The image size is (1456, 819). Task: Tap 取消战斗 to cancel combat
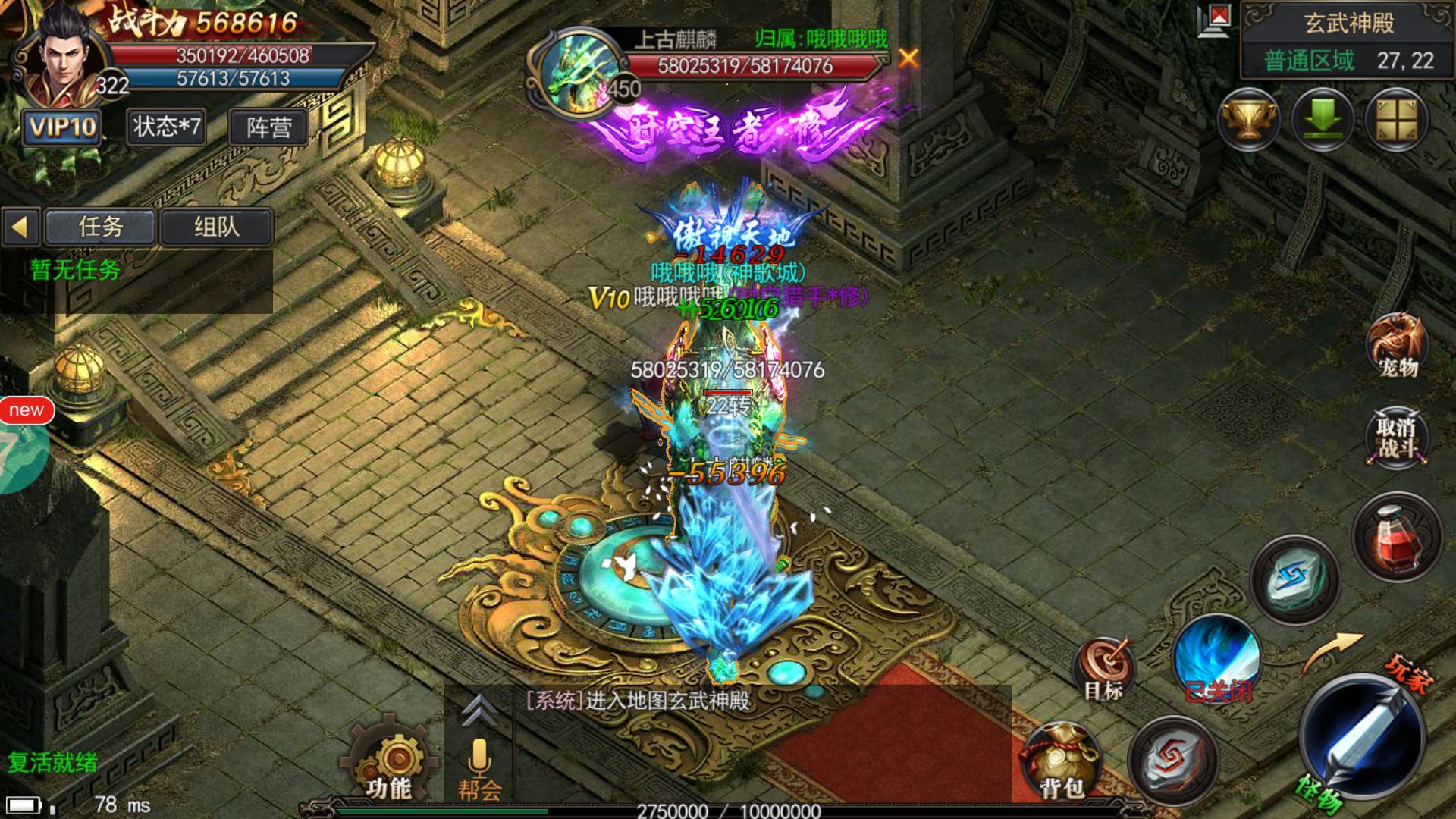1397,438
